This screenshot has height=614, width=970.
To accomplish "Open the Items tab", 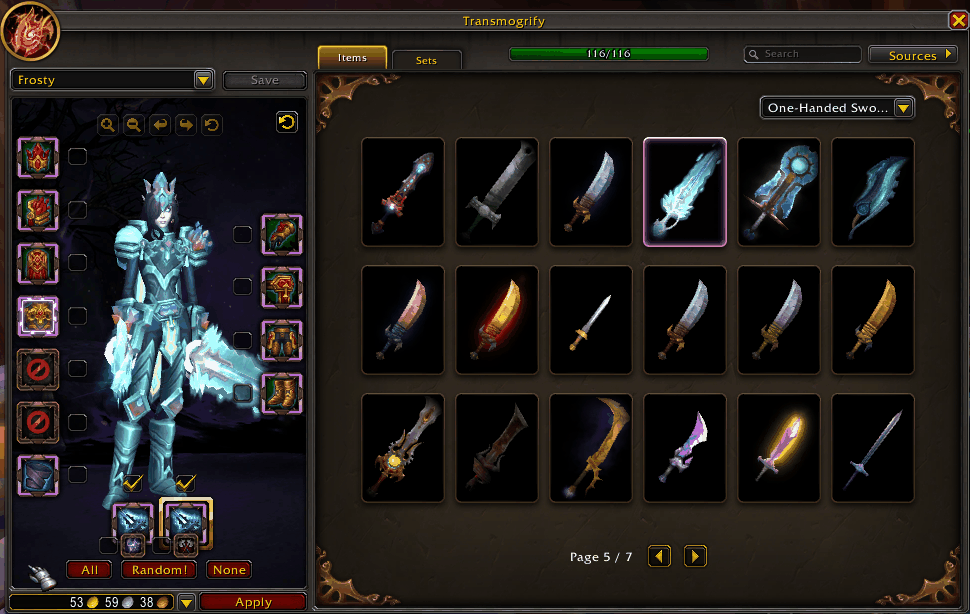I will pyautogui.click(x=352, y=58).
